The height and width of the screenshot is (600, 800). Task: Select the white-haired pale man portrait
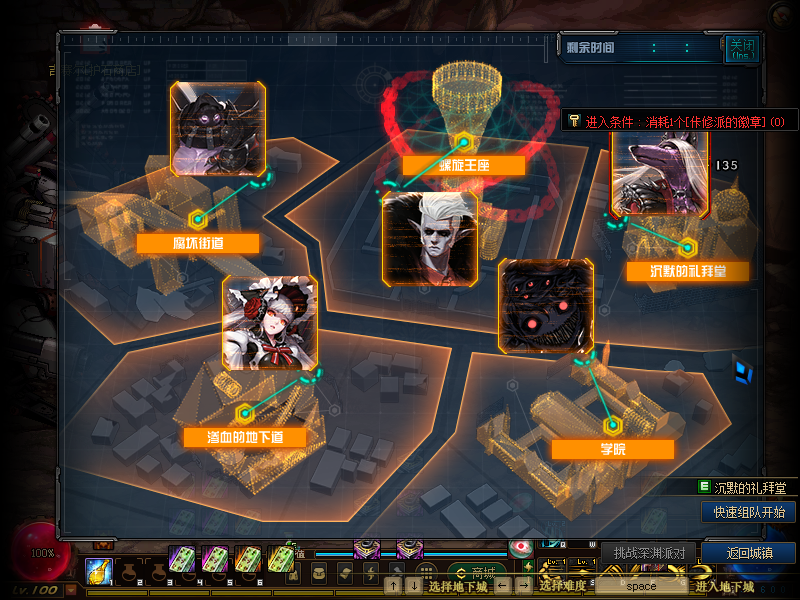430,237
